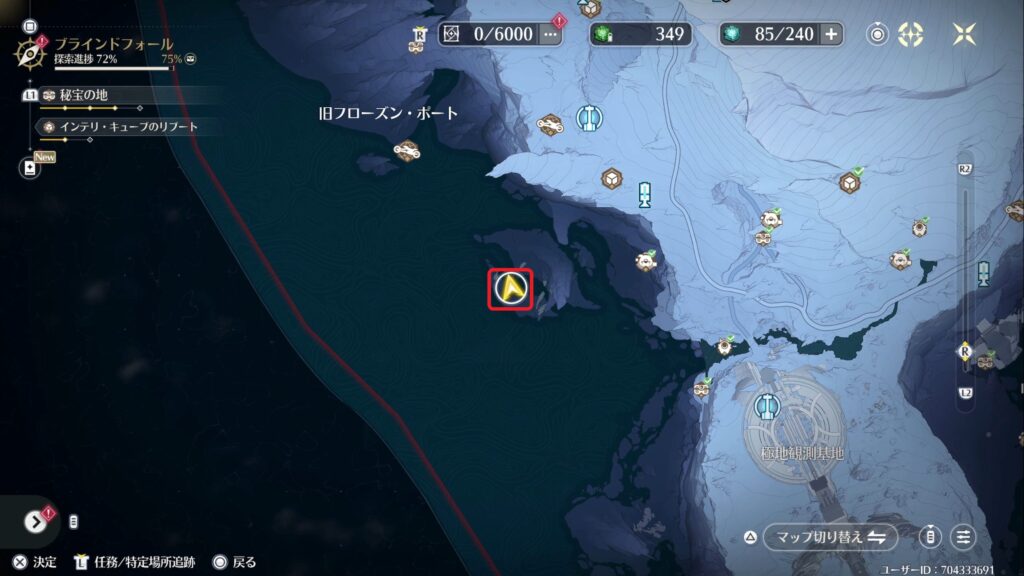
Task: Select the teleport marker above 極地観測基地
Action: tap(767, 404)
